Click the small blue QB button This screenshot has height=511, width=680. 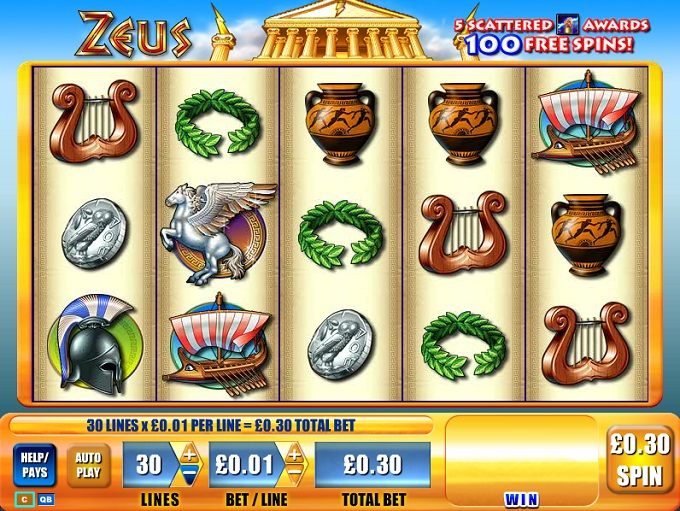point(45,498)
